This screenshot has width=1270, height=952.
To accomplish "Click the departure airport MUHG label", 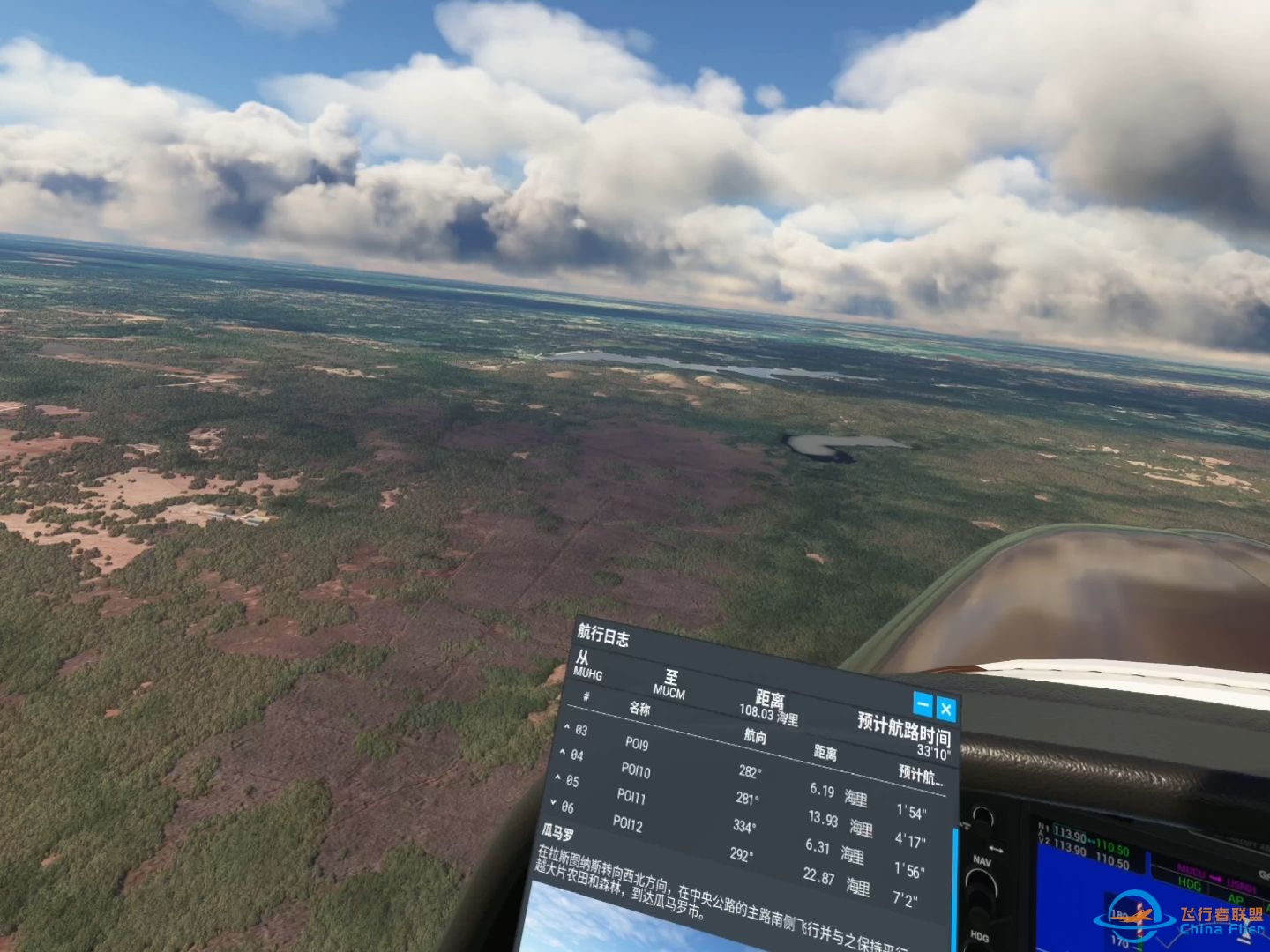I will pyautogui.click(x=588, y=674).
